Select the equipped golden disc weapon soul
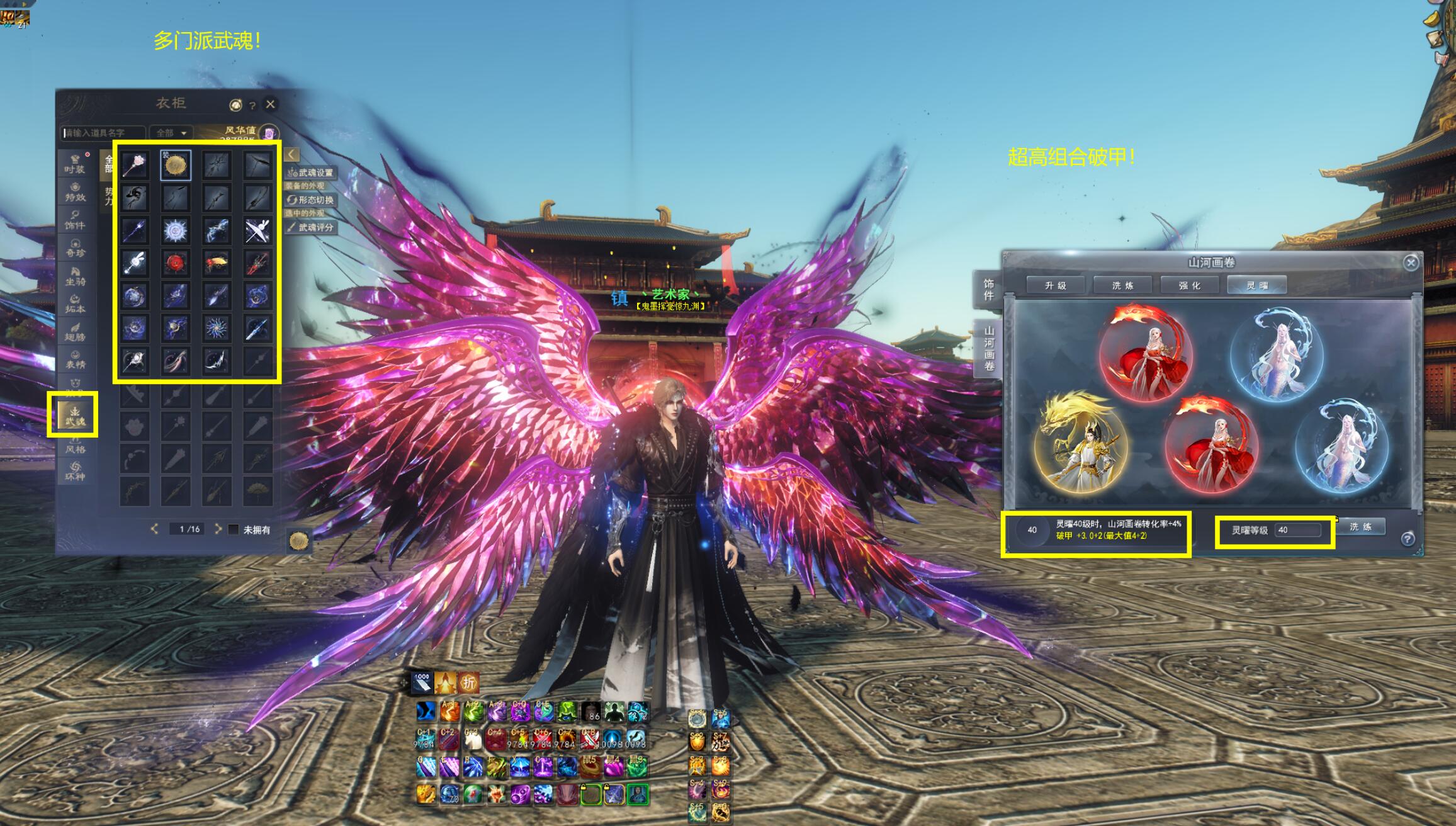This screenshot has height=826, width=1456. tap(175, 165)
